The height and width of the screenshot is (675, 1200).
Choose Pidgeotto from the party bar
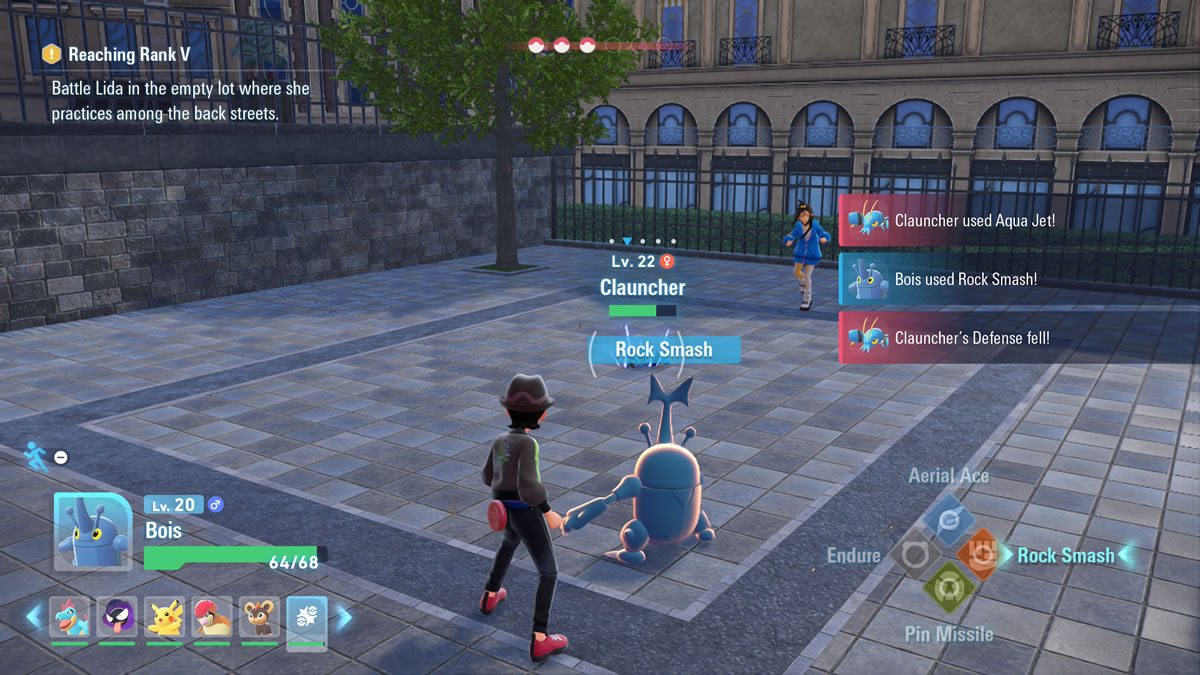click(211, 617)
